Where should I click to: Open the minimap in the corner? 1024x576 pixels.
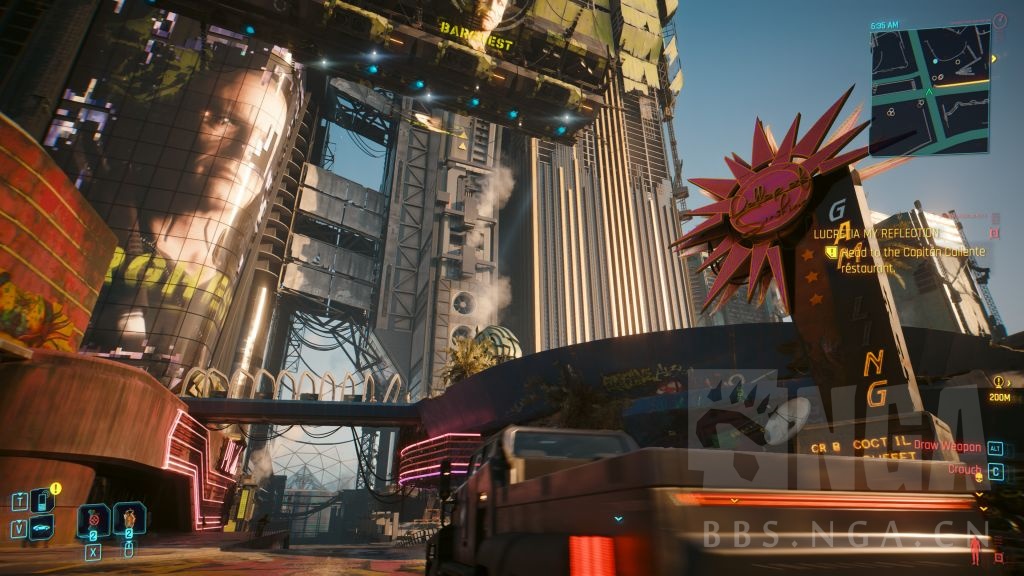coord(929,90)
